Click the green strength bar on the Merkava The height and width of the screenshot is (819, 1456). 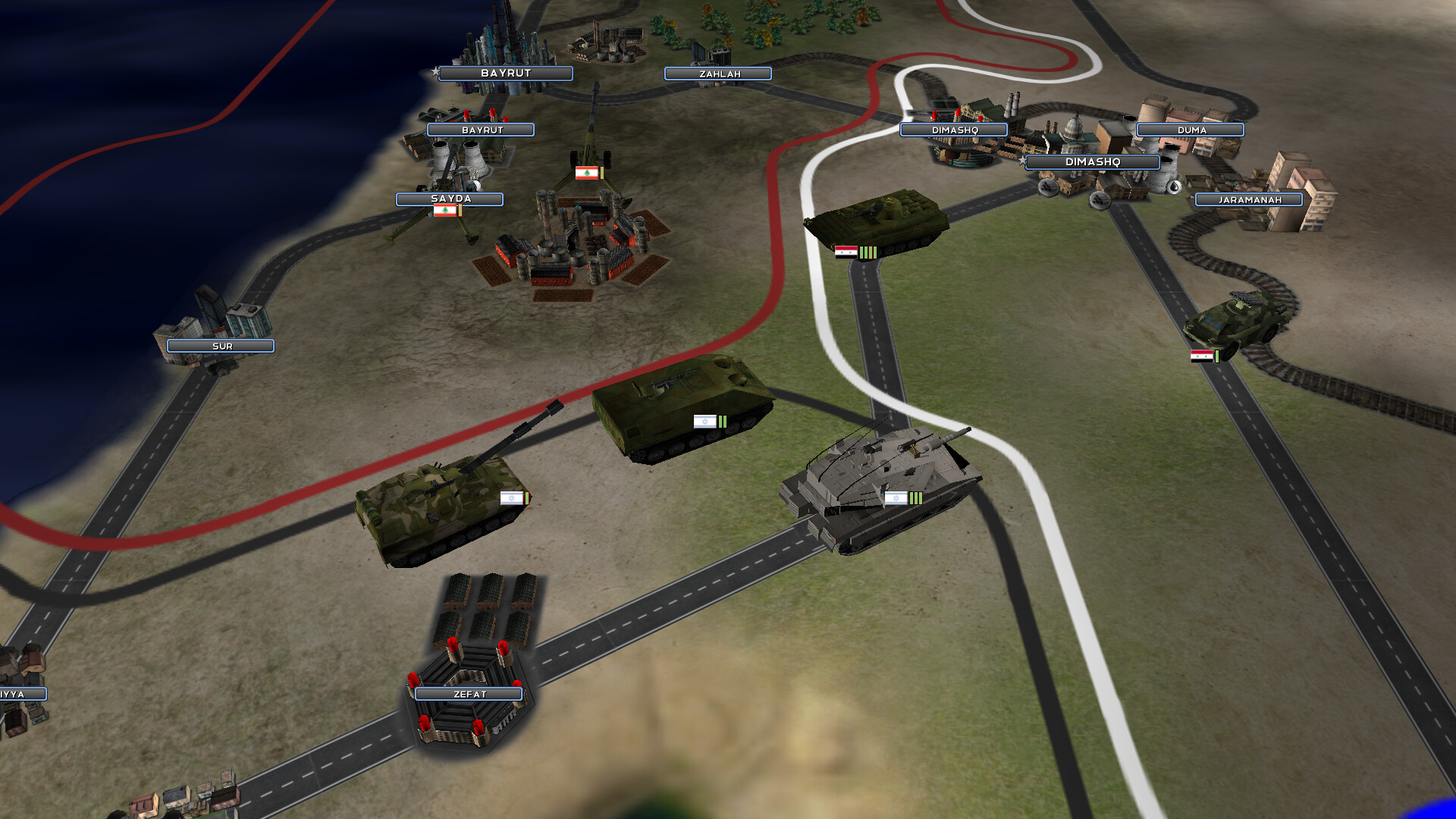[915, 497]
